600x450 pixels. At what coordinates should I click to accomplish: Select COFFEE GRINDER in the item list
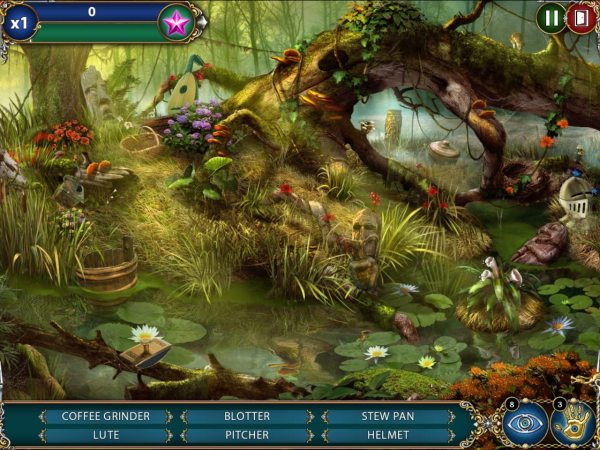point(105,416)
